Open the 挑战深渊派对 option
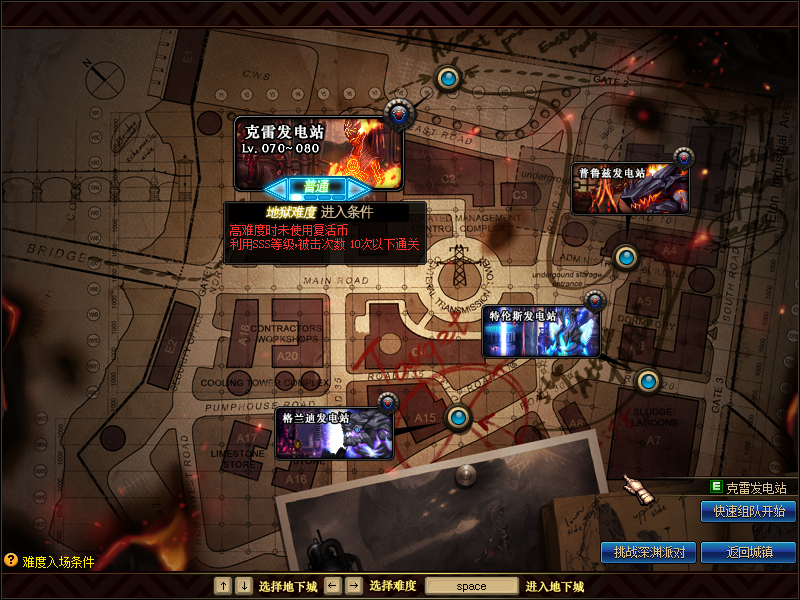800x600 pixels. tap(649, 552)
